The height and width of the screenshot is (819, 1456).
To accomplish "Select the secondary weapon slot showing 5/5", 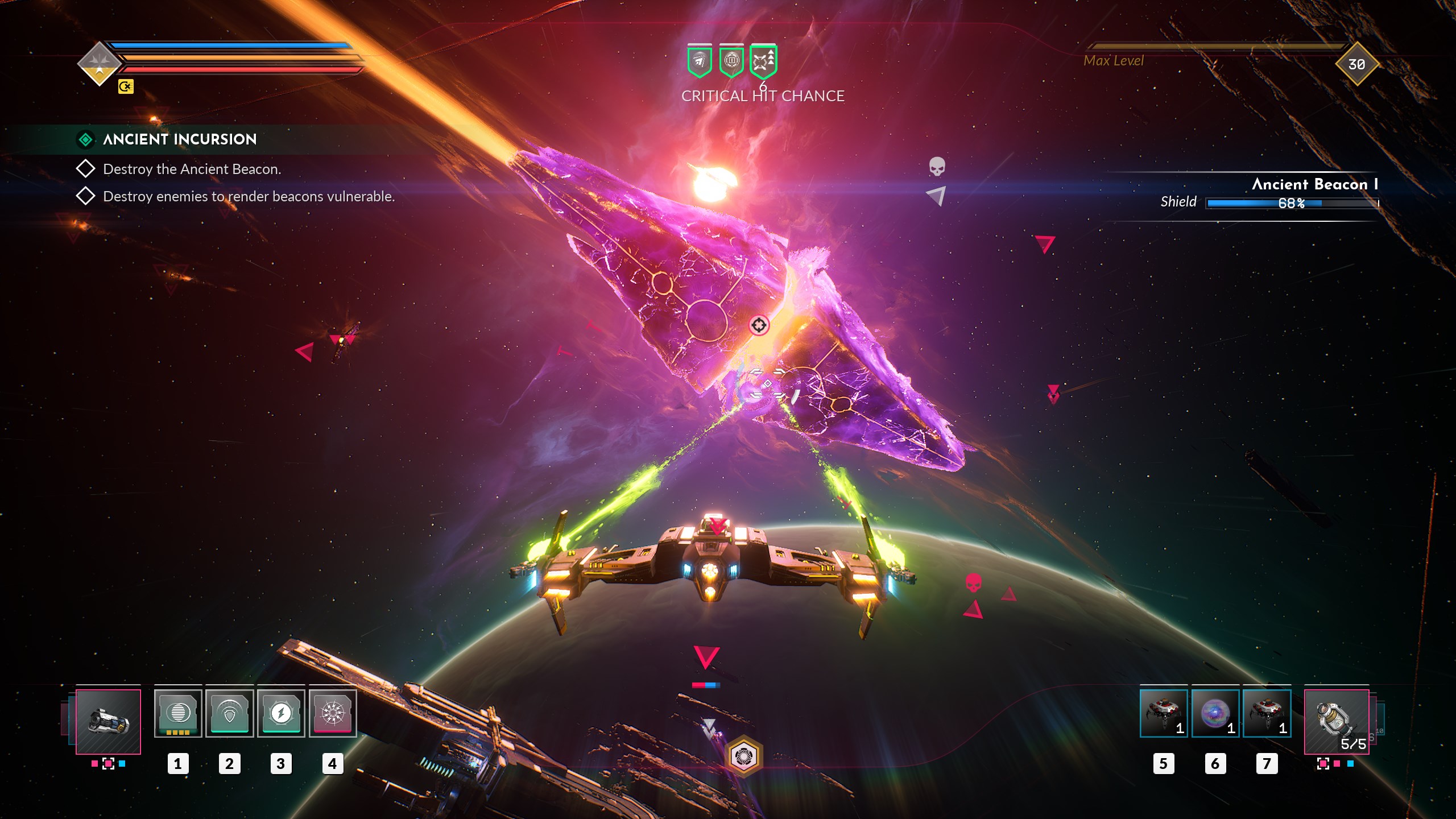I will click(x=1336, y=721).
